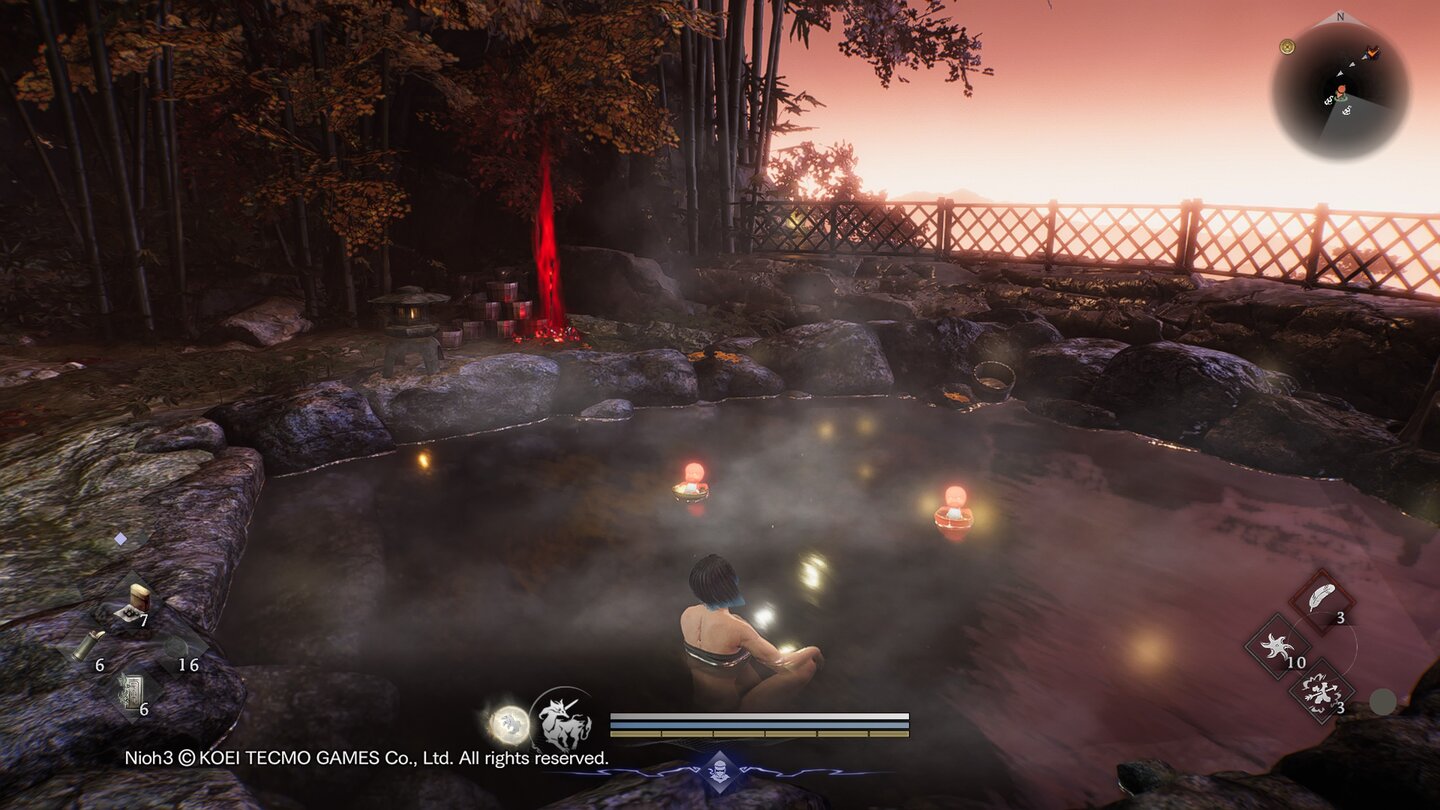Expand the player position arrow on the minimap

tap(1342, 92)
